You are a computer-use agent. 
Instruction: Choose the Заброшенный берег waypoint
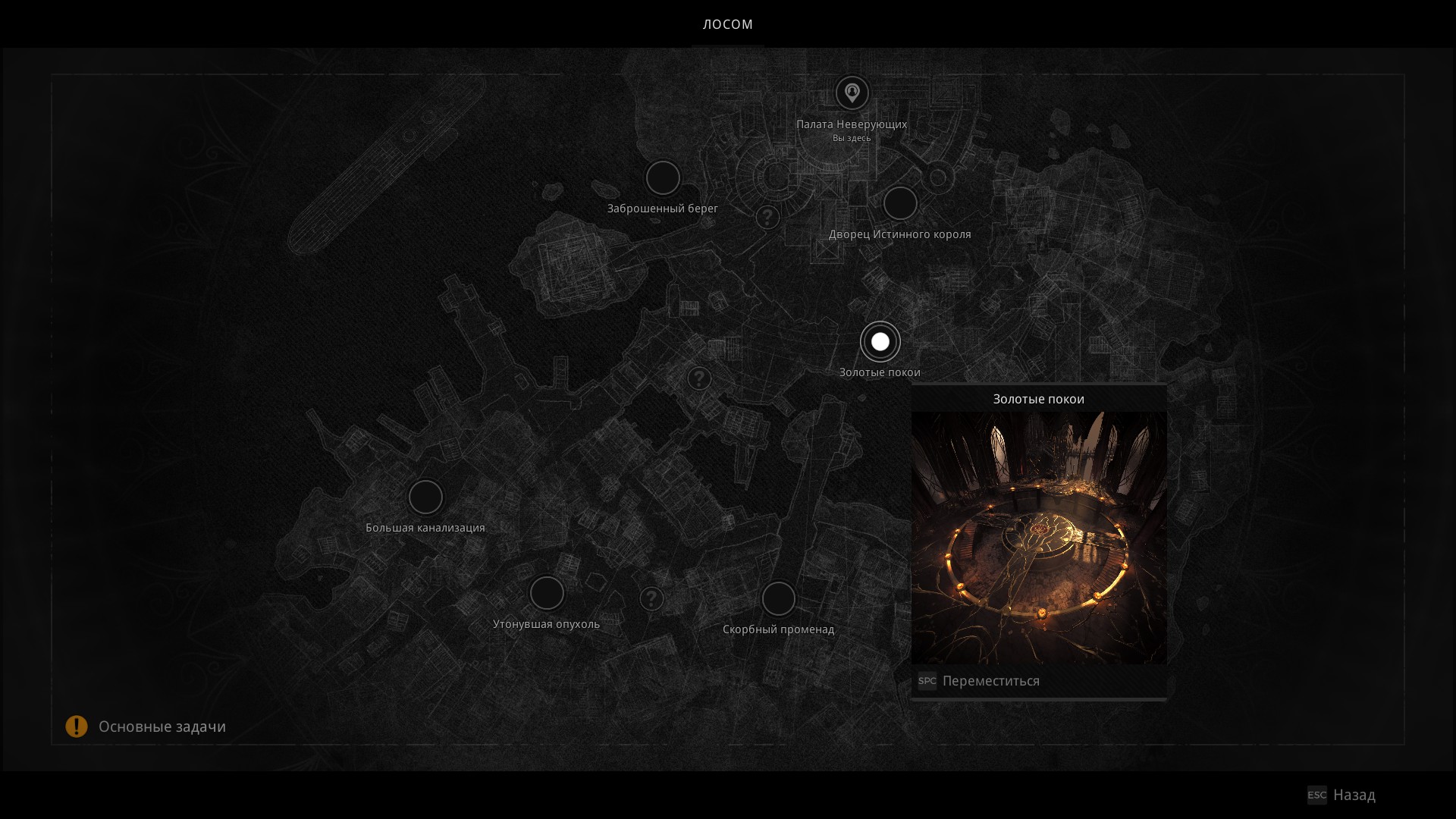click(663, 178)
